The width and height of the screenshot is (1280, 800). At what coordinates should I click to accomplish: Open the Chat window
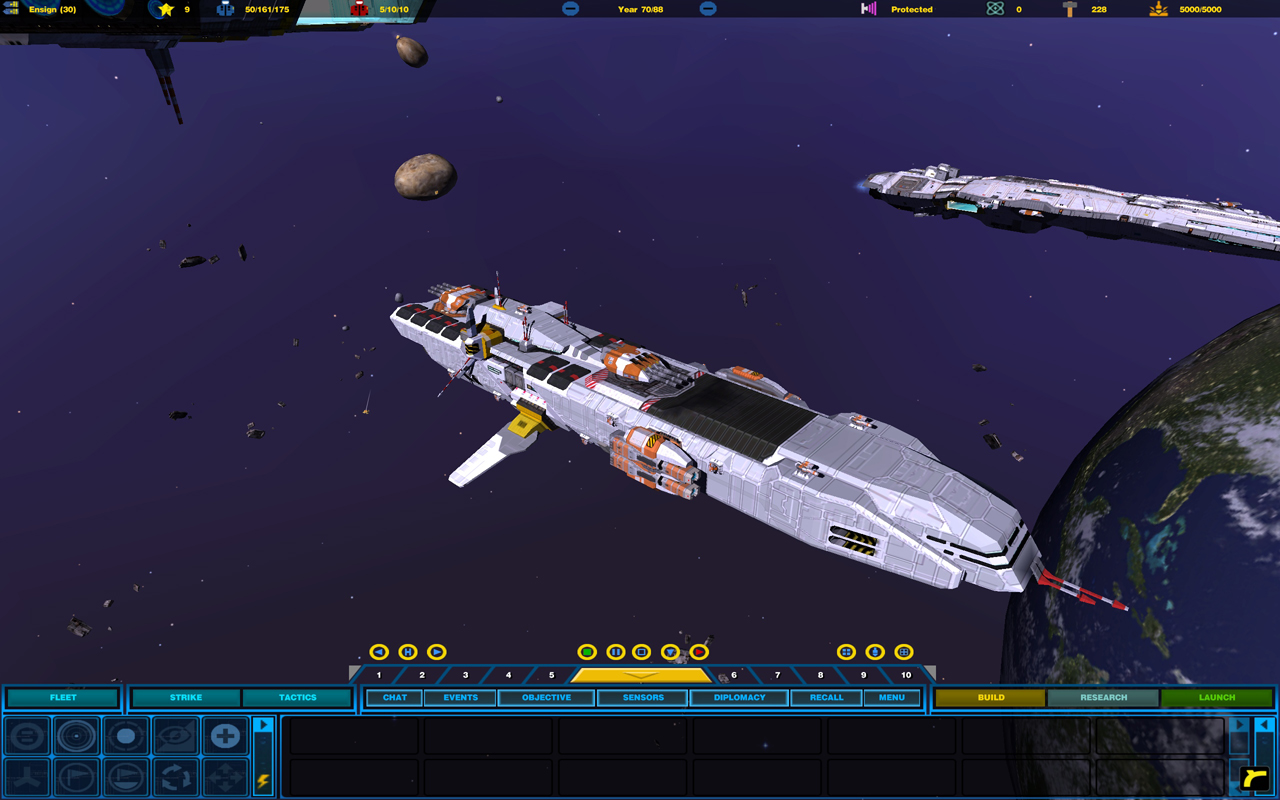pyautogui.click(x=395, y=697)
